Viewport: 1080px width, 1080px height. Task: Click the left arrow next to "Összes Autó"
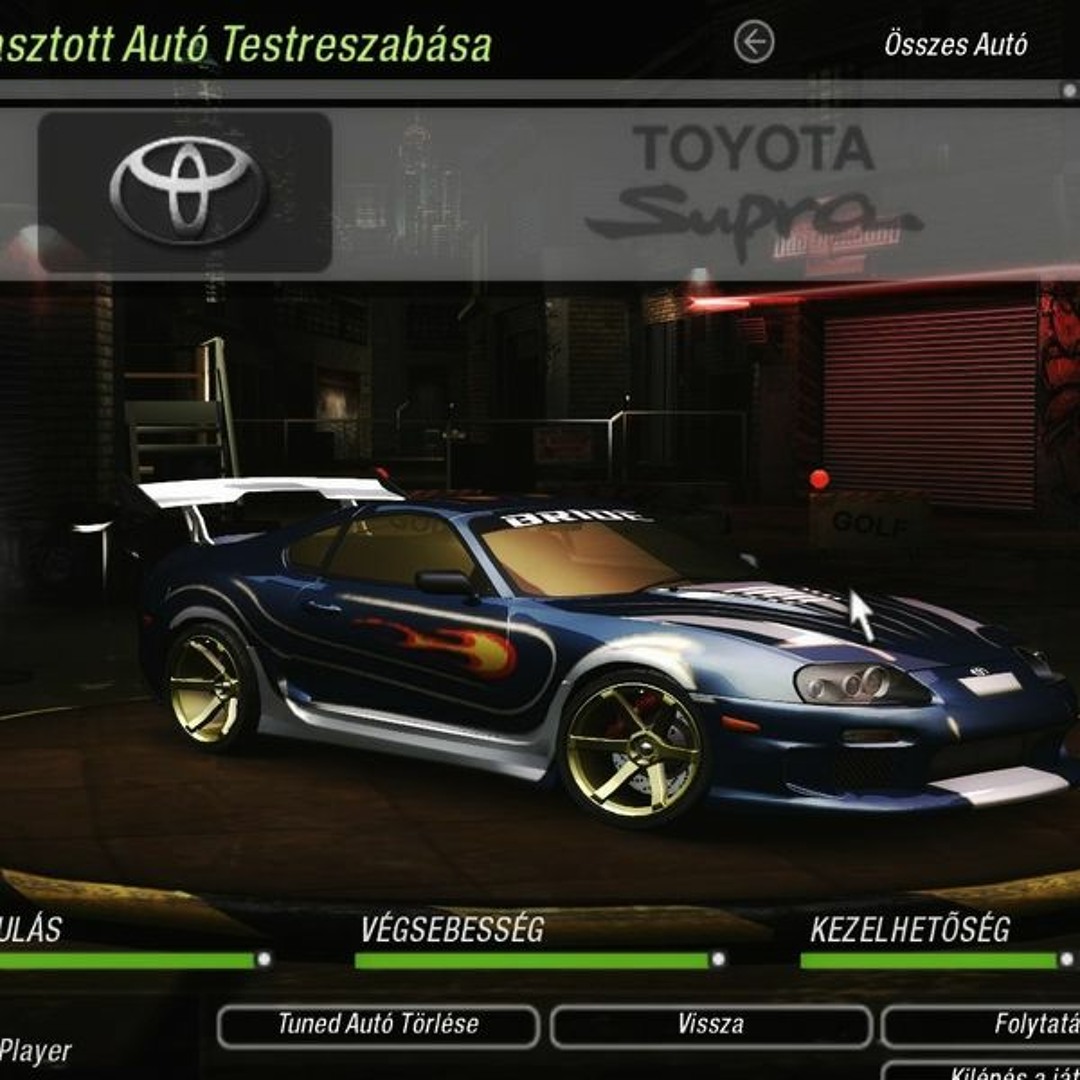[x=754, y=43]
